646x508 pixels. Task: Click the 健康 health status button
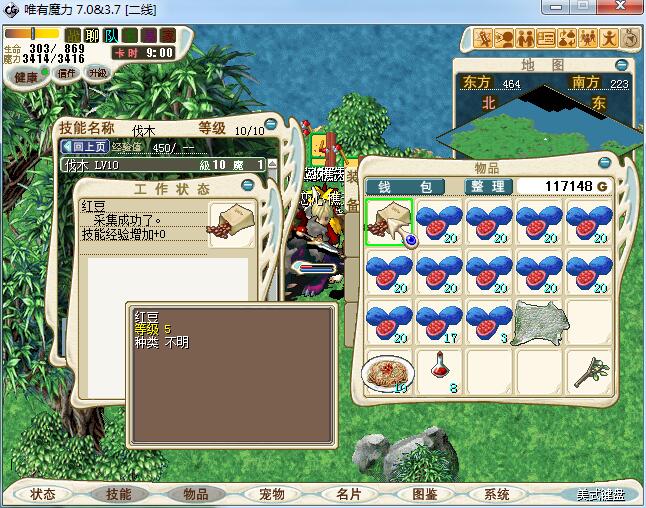point(26,77)
